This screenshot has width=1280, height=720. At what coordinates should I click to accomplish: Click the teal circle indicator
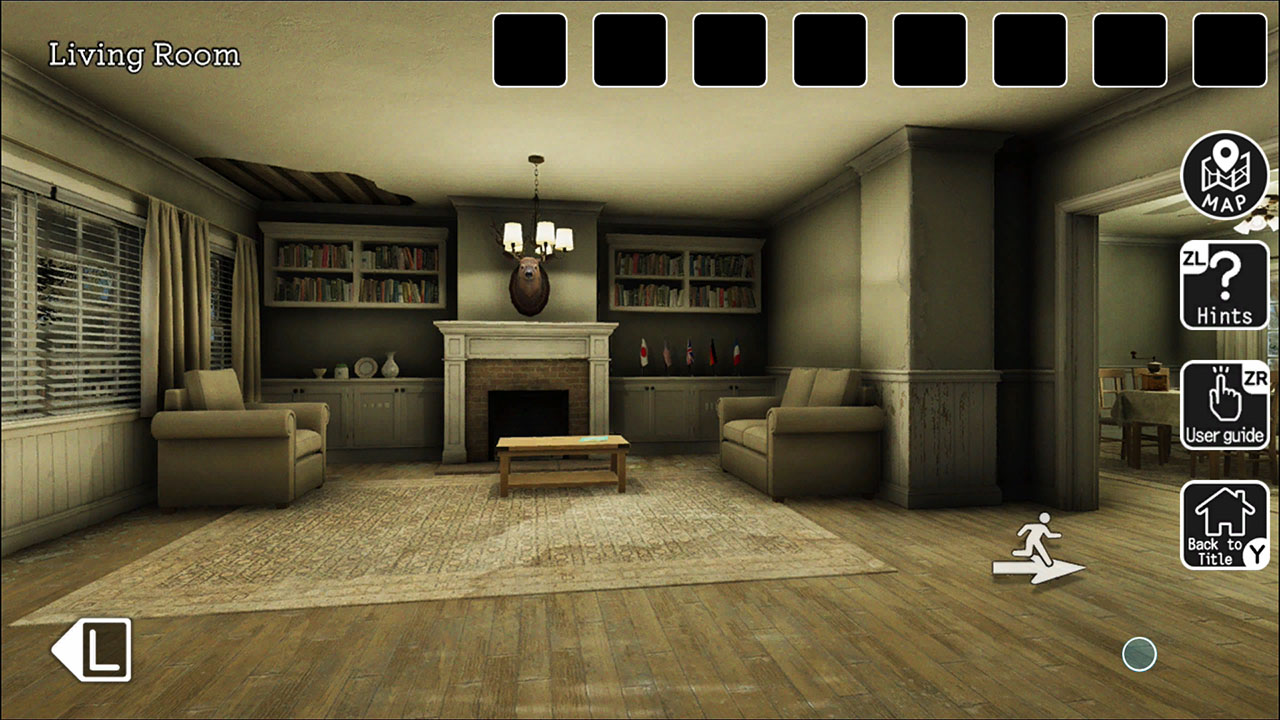[1139, 654]
